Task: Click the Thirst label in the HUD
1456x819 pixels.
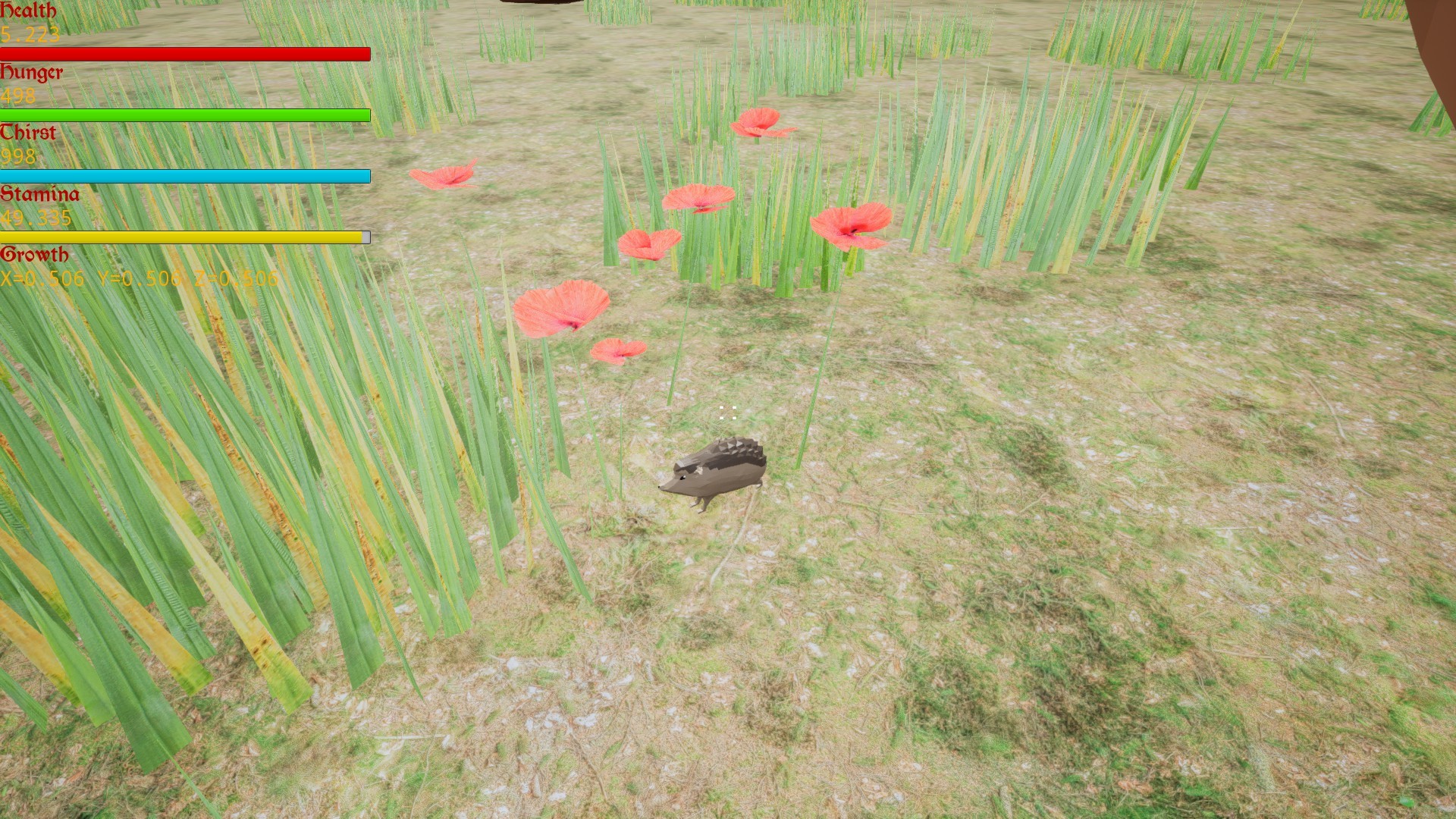Action: pyautogui.click(x=28, y=133)
